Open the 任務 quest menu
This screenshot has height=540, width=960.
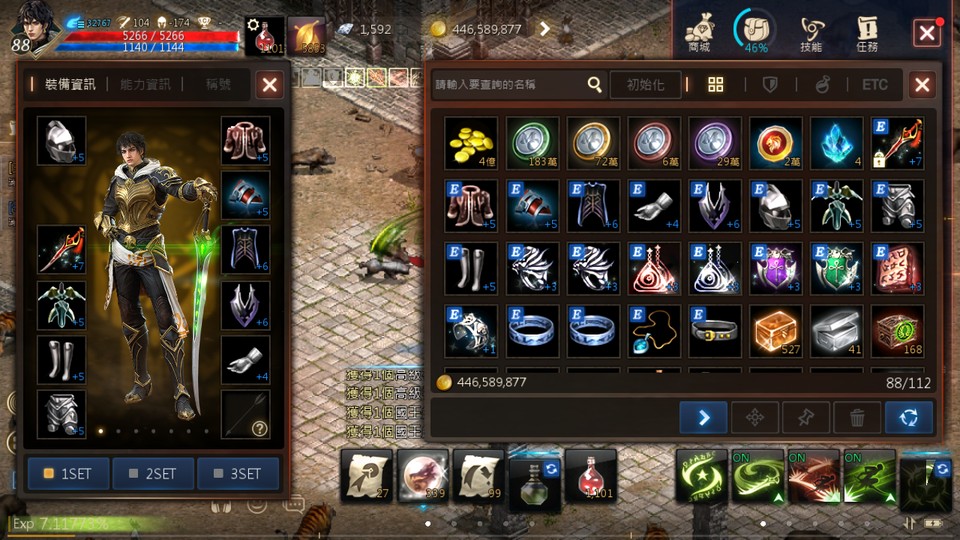(867, 31)
